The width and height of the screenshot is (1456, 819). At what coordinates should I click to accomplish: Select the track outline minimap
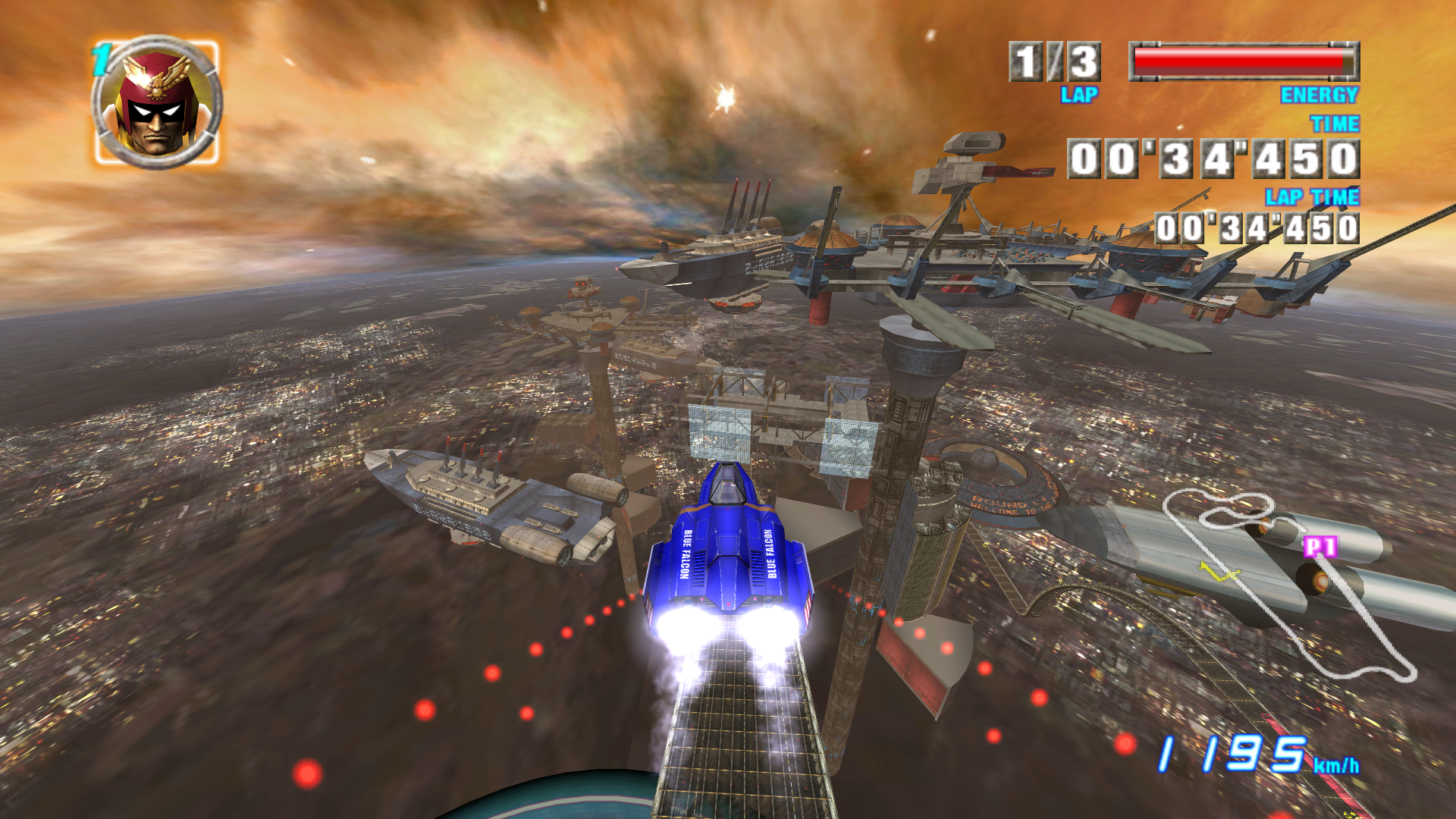coord(1289,584)
